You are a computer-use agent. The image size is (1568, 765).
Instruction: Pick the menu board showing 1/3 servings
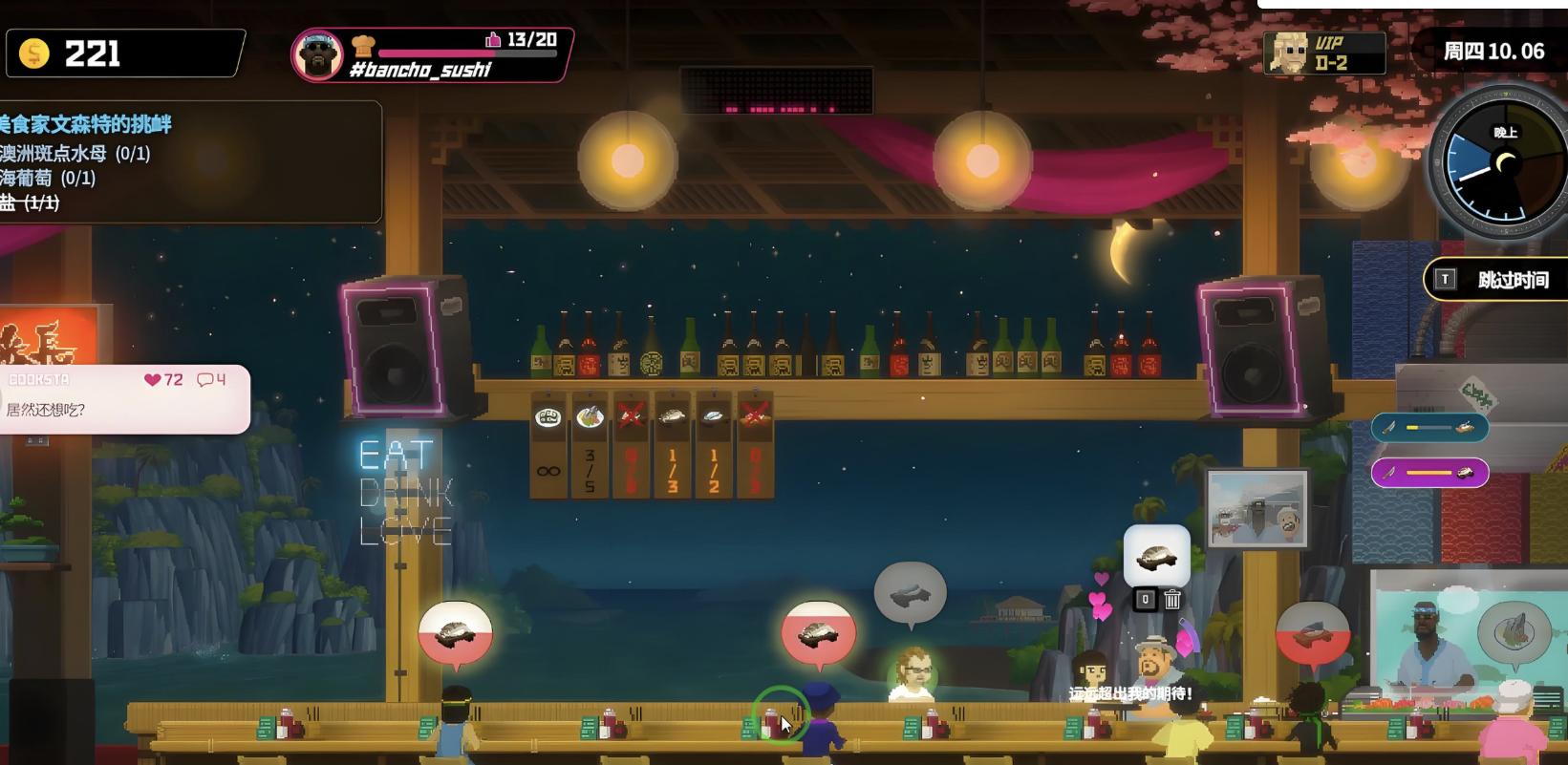click(x=673, y=445)
